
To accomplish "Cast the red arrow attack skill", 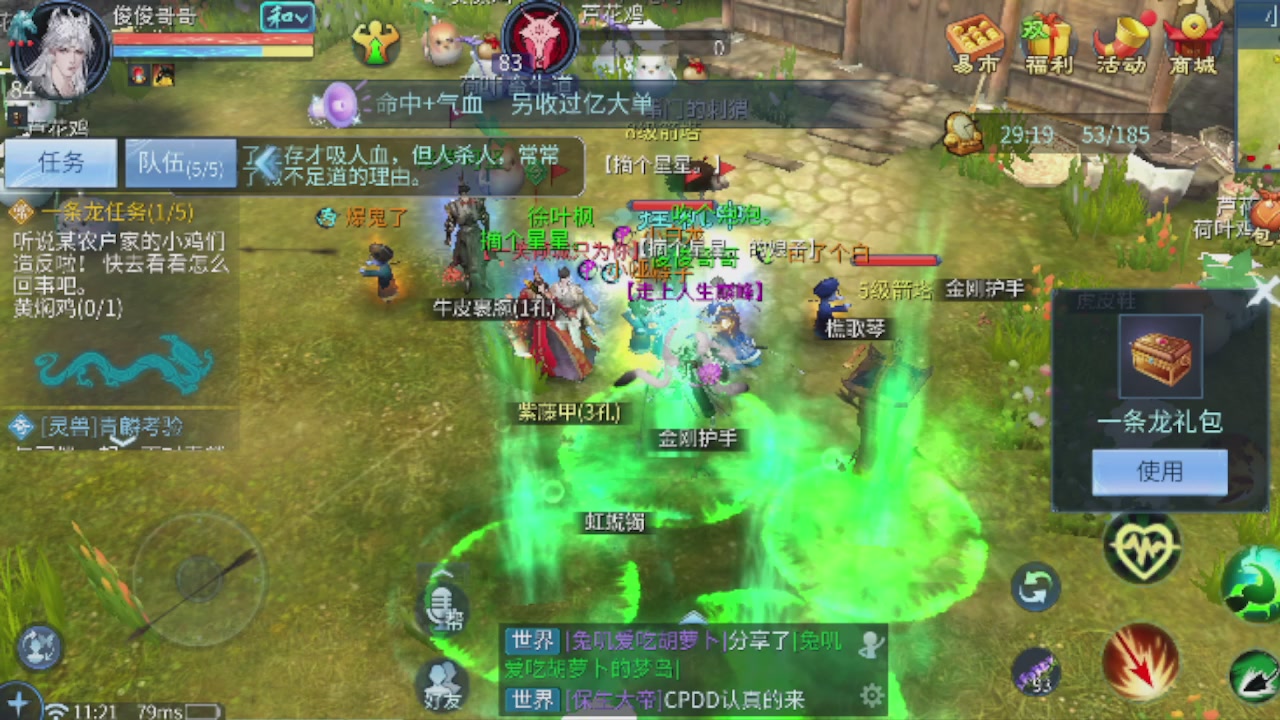I will pyautogui.click(x=1142, y=660).
